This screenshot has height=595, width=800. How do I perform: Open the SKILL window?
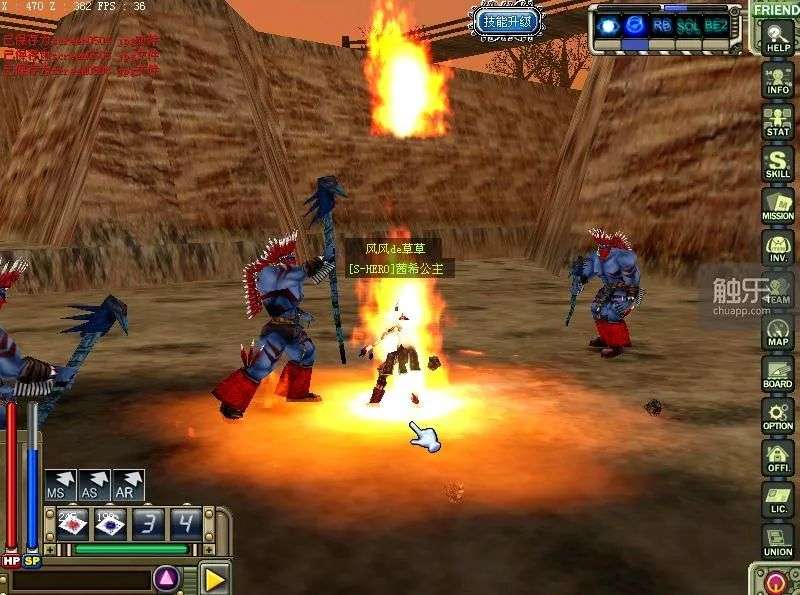click(x=777, y=163)
